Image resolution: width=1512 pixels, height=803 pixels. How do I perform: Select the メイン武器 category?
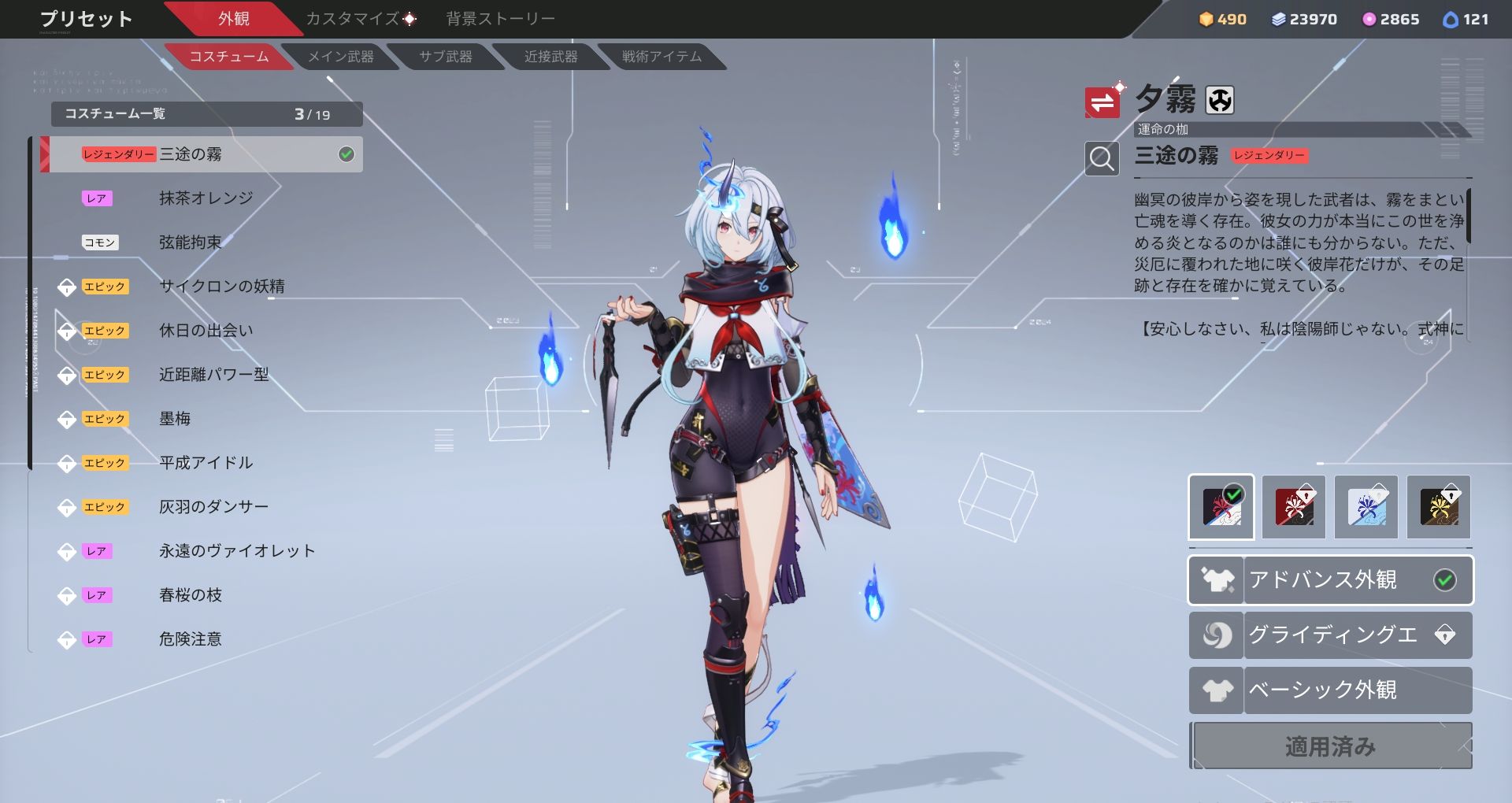(x=340, y=57)
